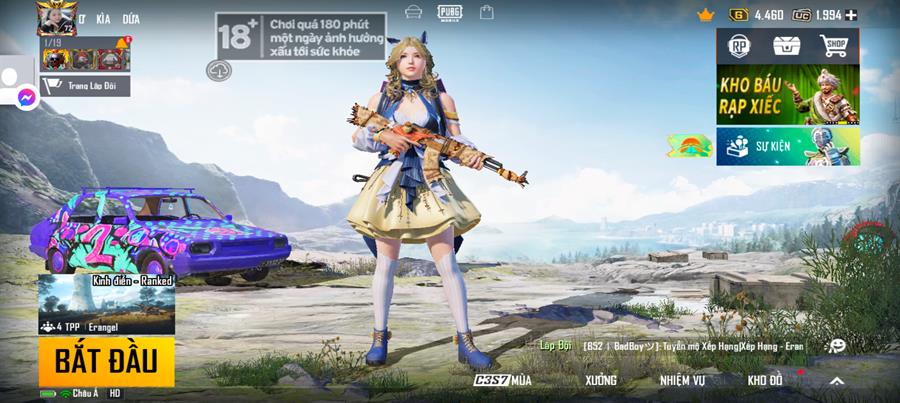Image resolution: width=900 pixels, height=403 pixels.
Task: Open the Royale Pass RP icon
Action: (740, 46)
